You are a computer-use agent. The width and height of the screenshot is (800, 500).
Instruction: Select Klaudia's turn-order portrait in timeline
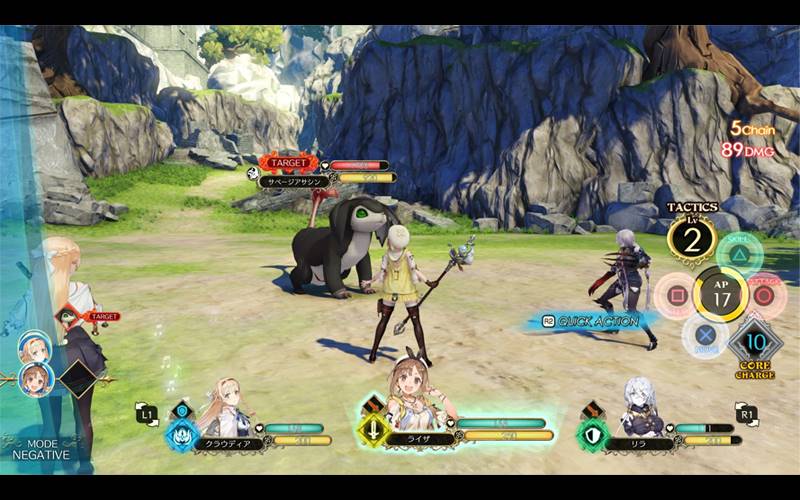click(x=34, y=347)
